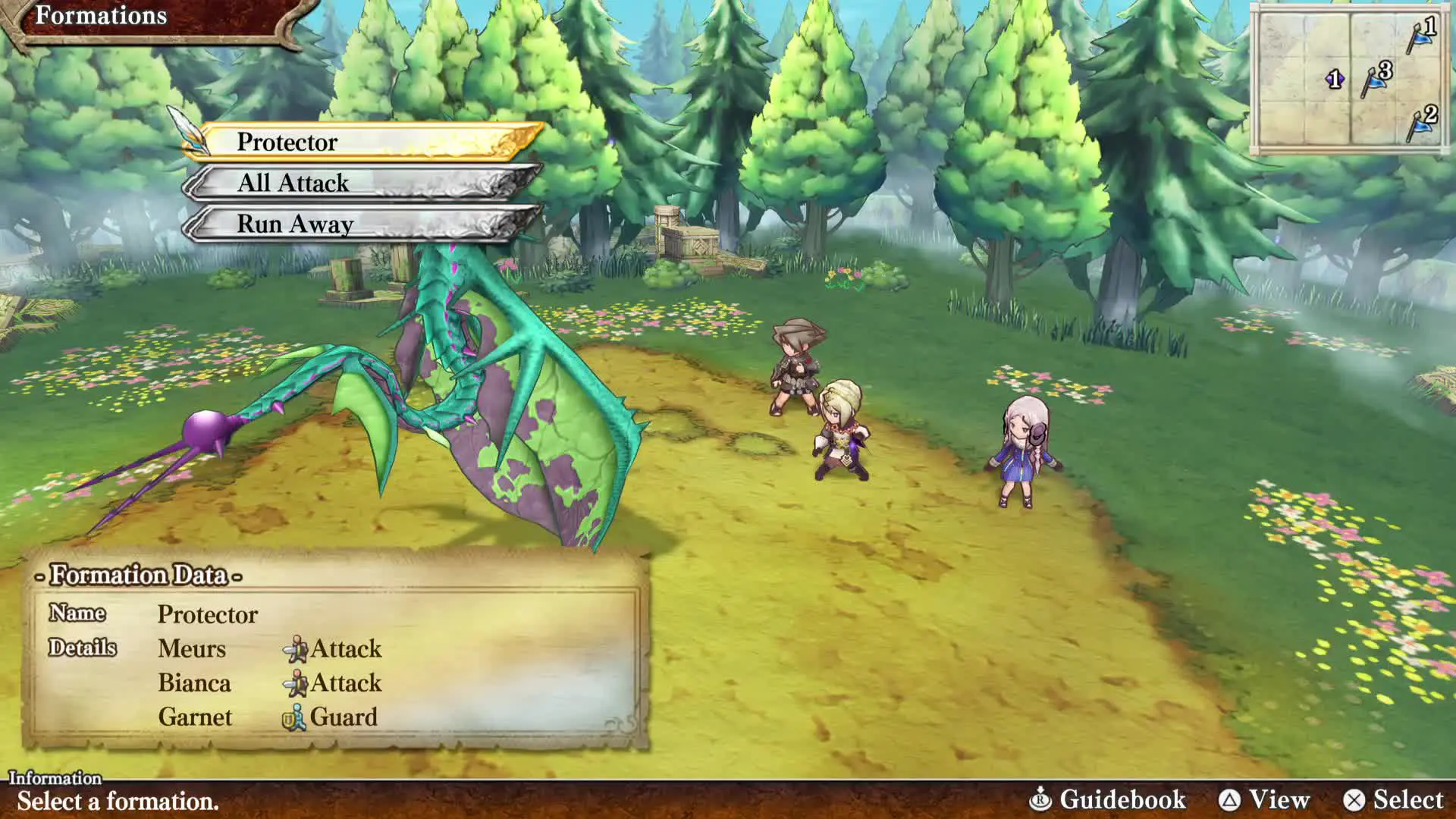Screen dimensions: 1456x819
Task: Pick the Run Away formation
Action: coord(364,224)
